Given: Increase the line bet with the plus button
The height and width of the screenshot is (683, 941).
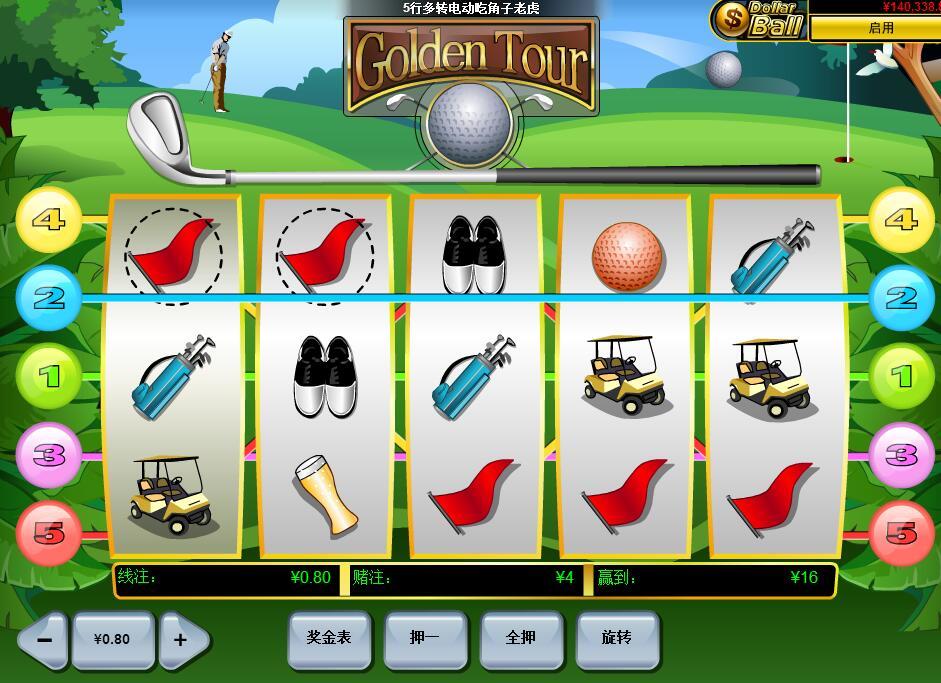Looking at the screenshot, I should pyautogui.click(x=182, y=640).
